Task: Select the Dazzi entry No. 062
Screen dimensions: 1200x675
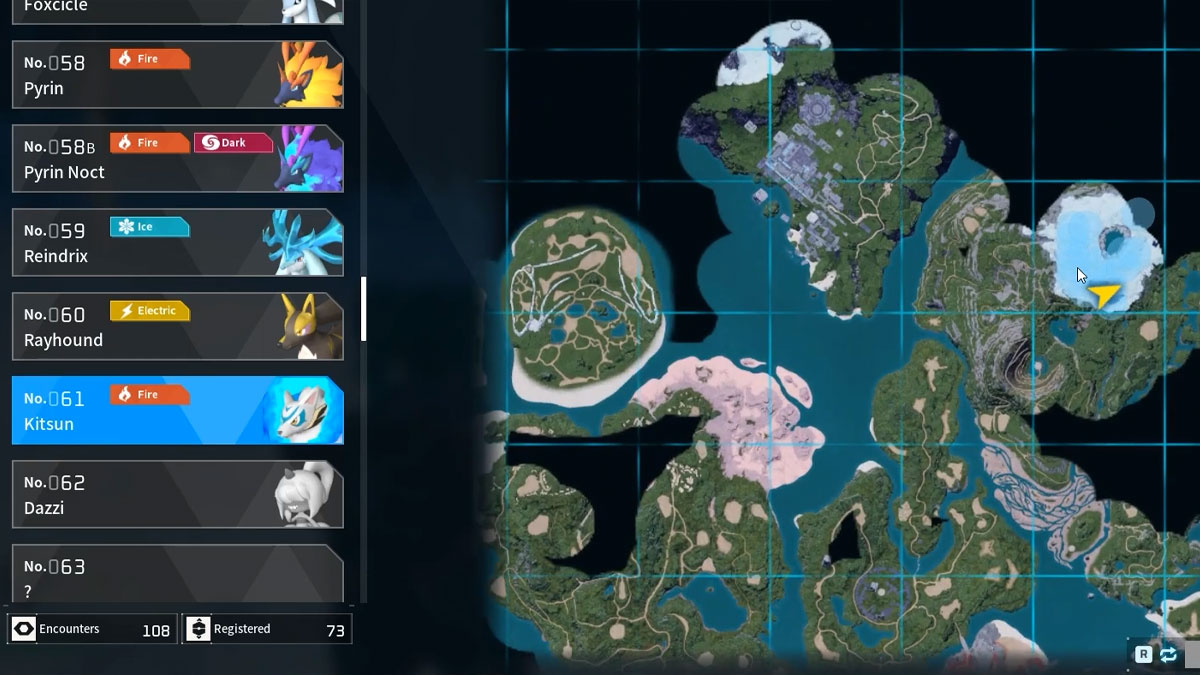Action: pos(177,495)
